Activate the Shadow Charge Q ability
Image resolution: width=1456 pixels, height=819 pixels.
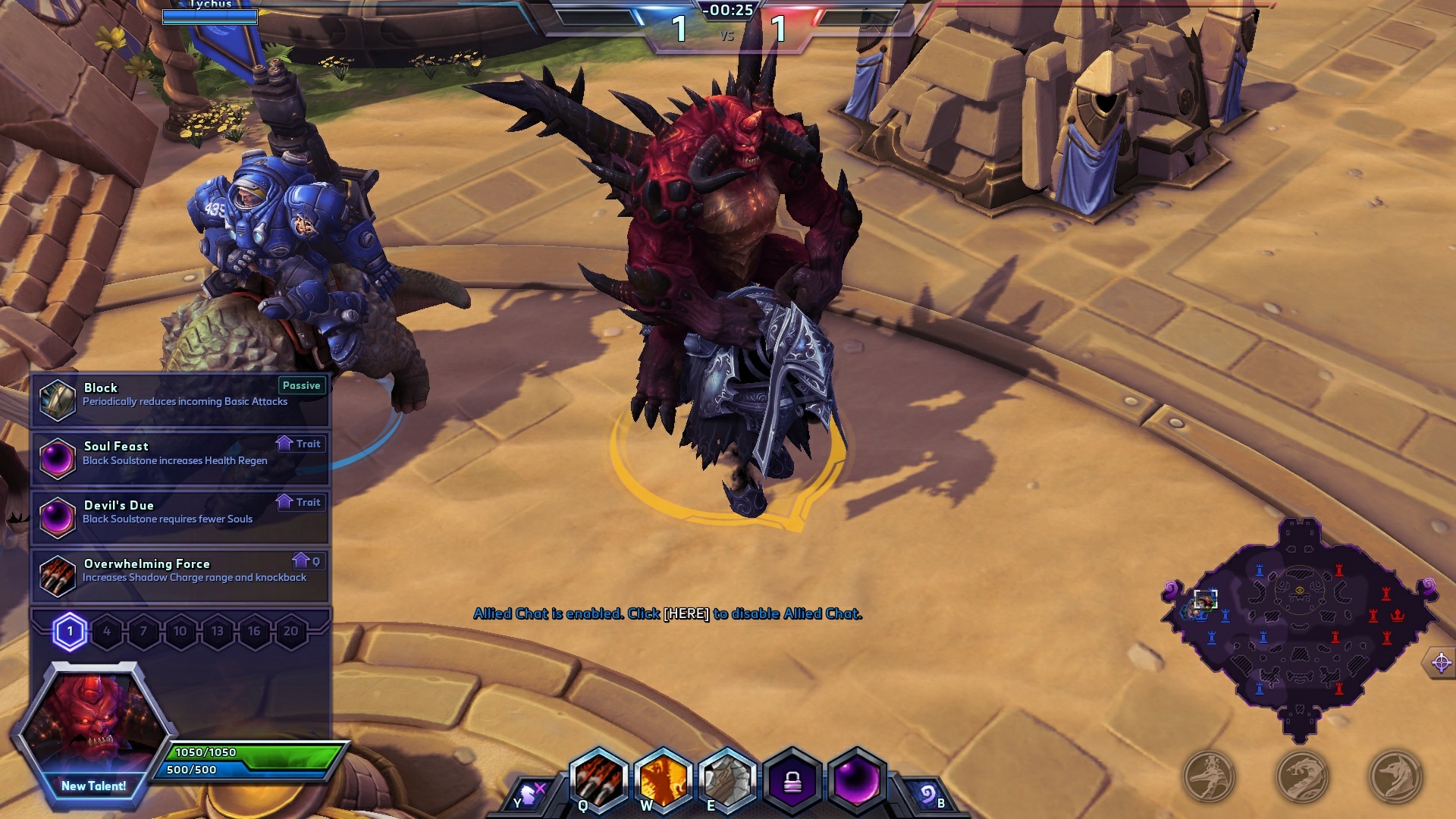(x=599, y=780)
